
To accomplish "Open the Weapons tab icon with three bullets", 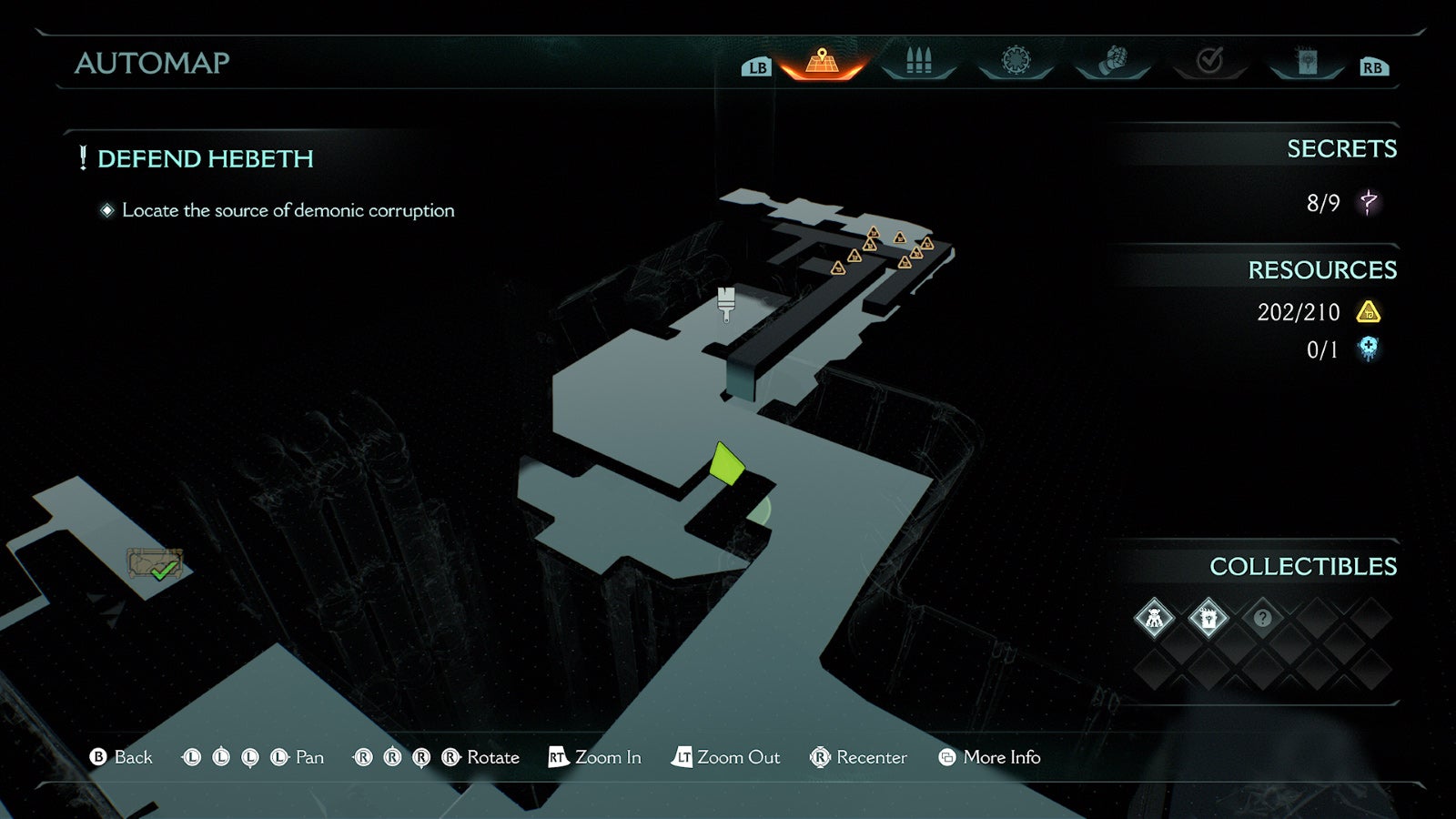I will tap(917, 60).
